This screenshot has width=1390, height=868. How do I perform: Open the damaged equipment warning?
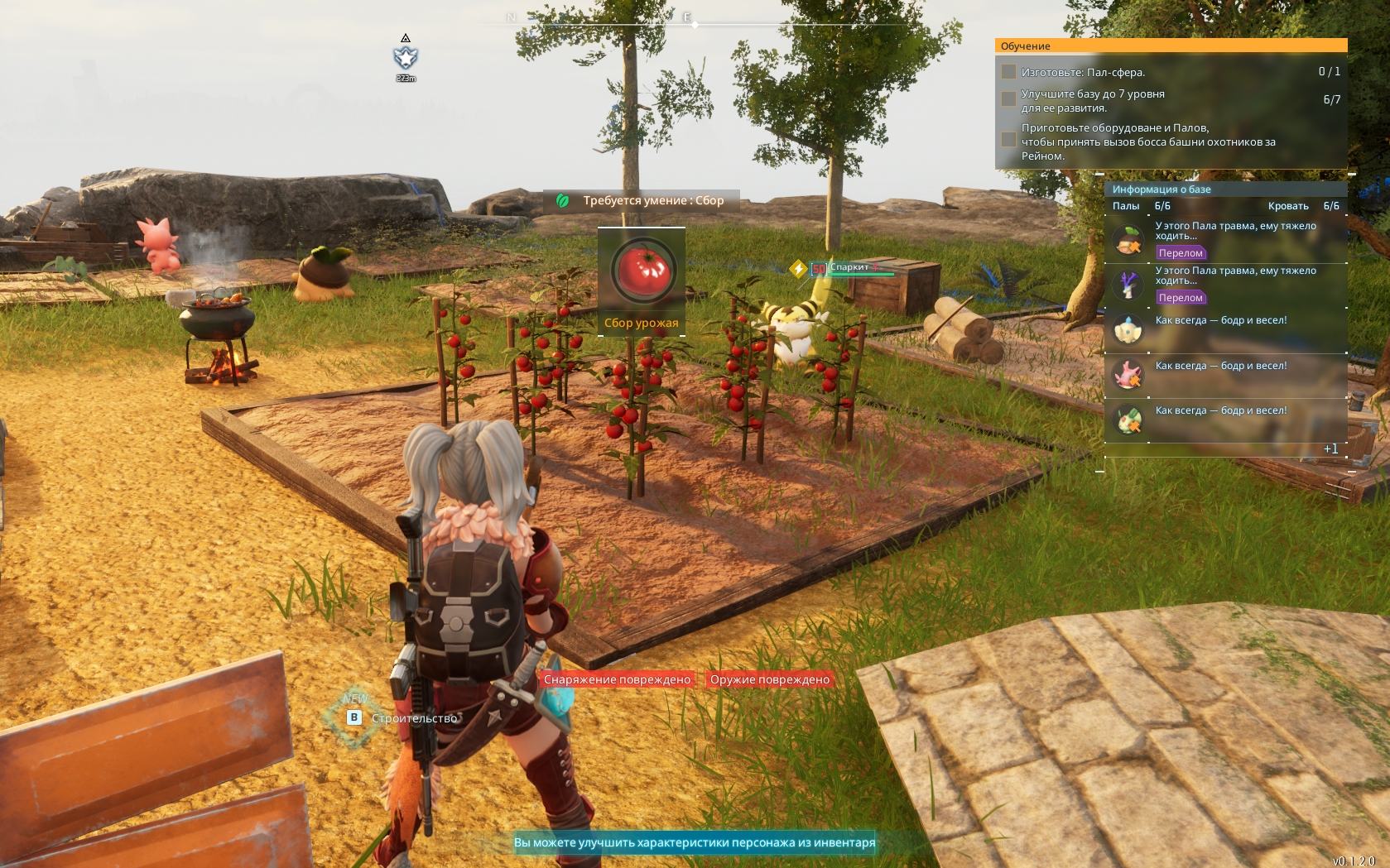617,679
